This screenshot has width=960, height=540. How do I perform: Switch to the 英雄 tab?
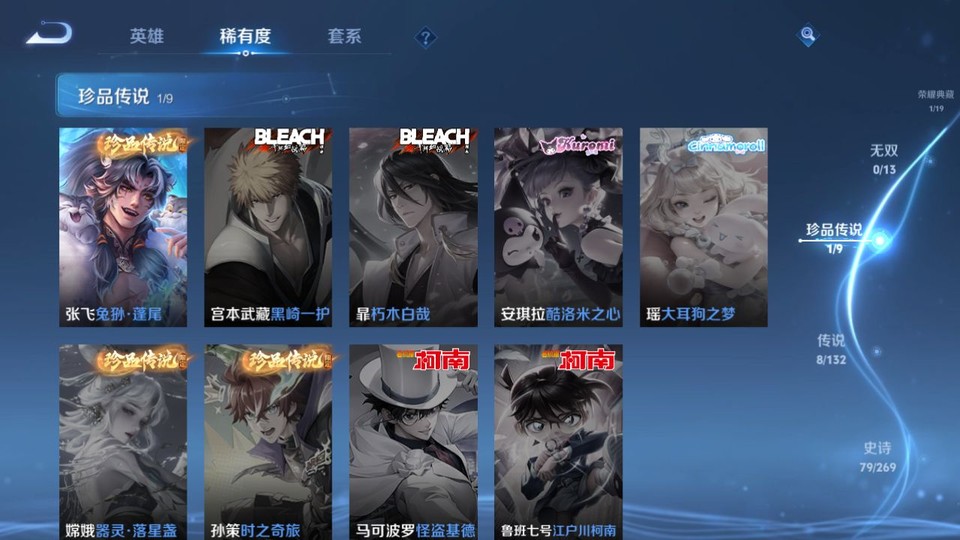146,37
